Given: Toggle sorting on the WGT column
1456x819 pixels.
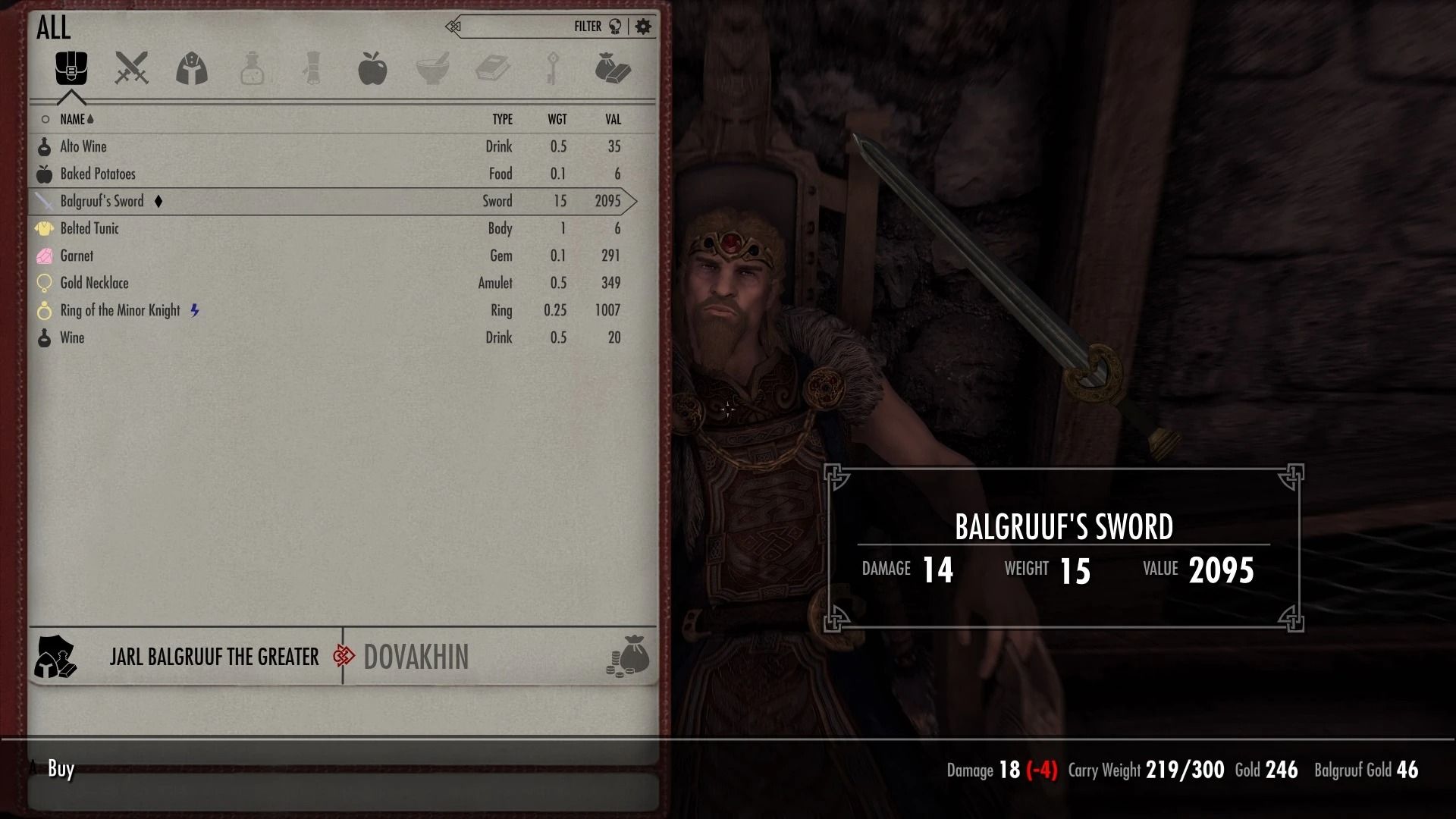Looking at the screenshot, I should (559, 119).
